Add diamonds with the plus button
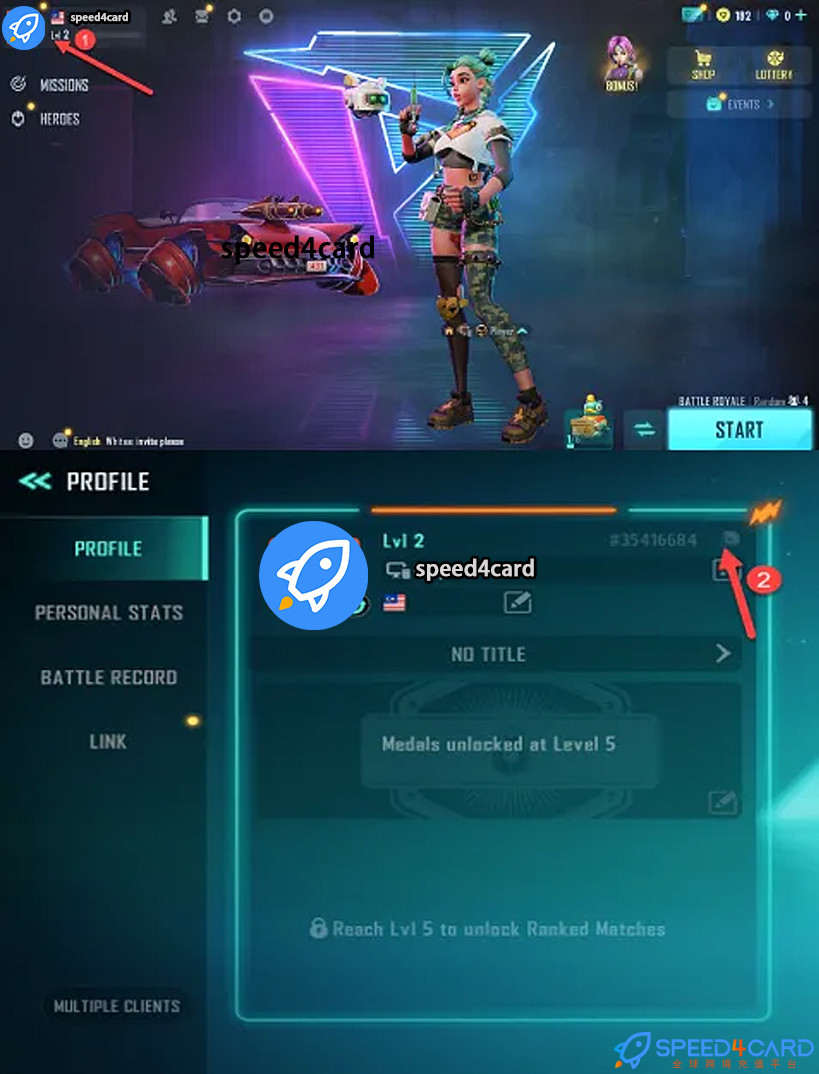Viewport: 819px width, 1074px height. [x=804, y=15]
